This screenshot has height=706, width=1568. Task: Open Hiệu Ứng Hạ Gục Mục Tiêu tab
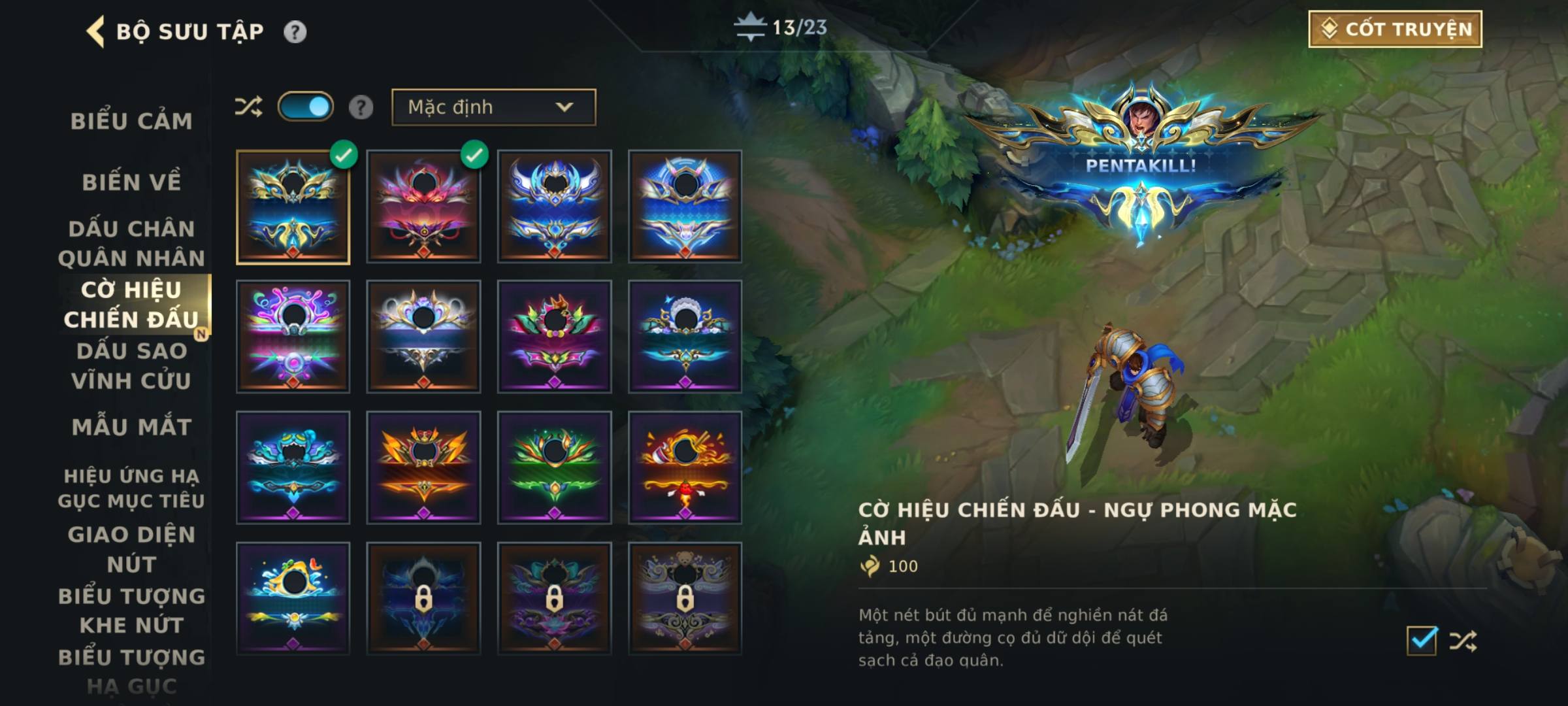(131, 488)
